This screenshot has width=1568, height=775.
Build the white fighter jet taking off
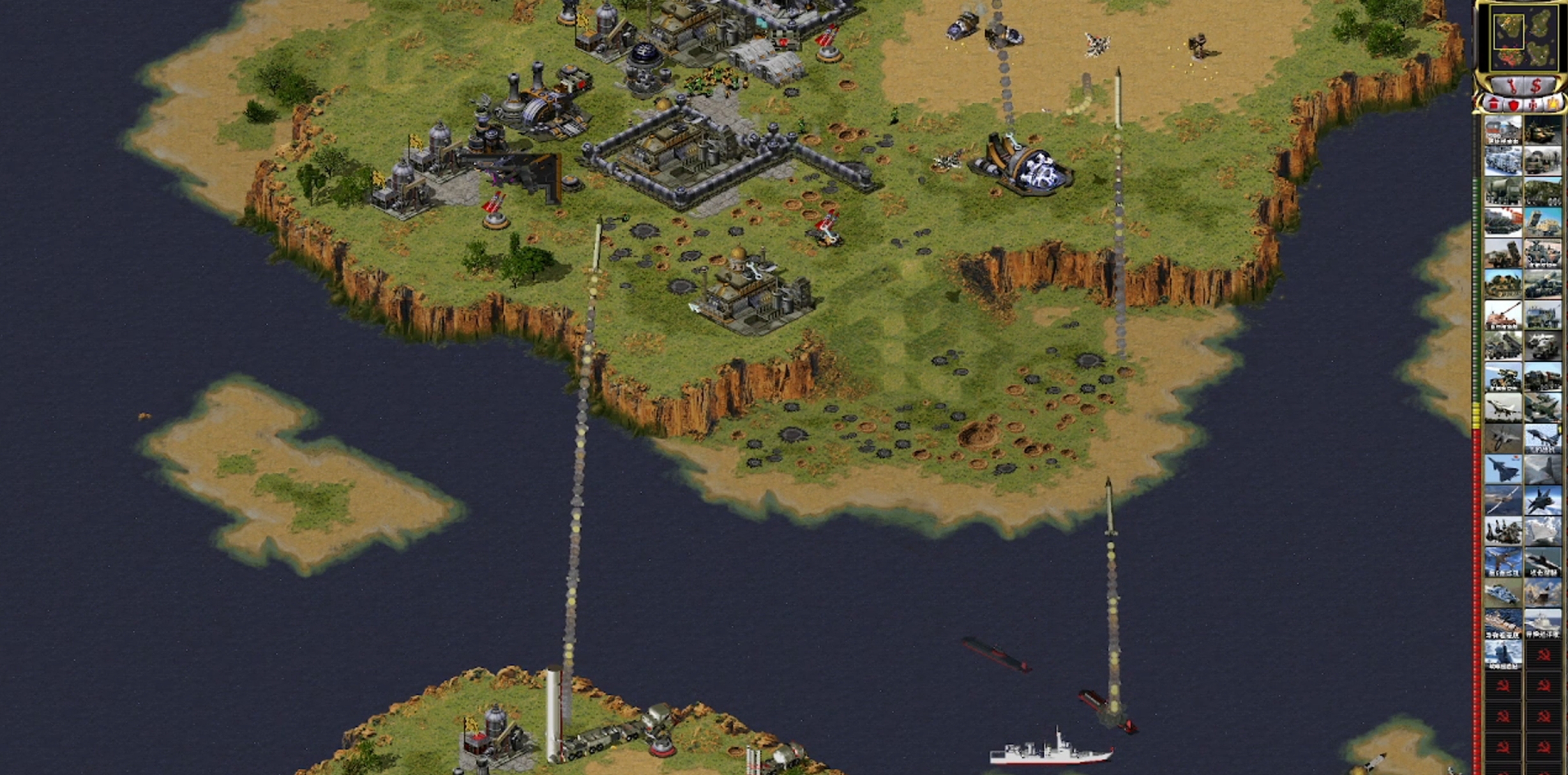(1503, 409)
